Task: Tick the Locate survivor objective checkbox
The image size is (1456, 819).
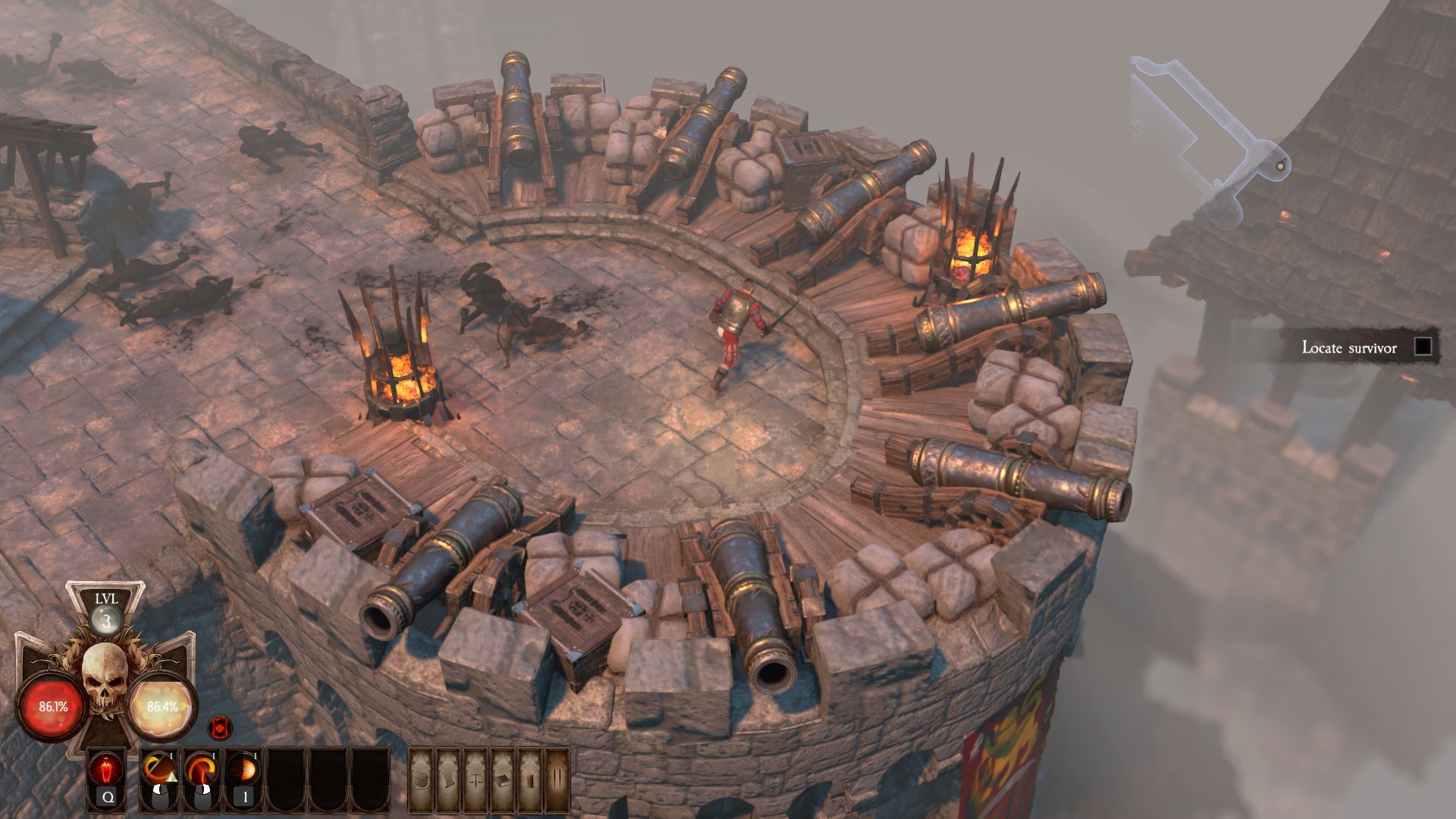Action: tap(1423, 347)
